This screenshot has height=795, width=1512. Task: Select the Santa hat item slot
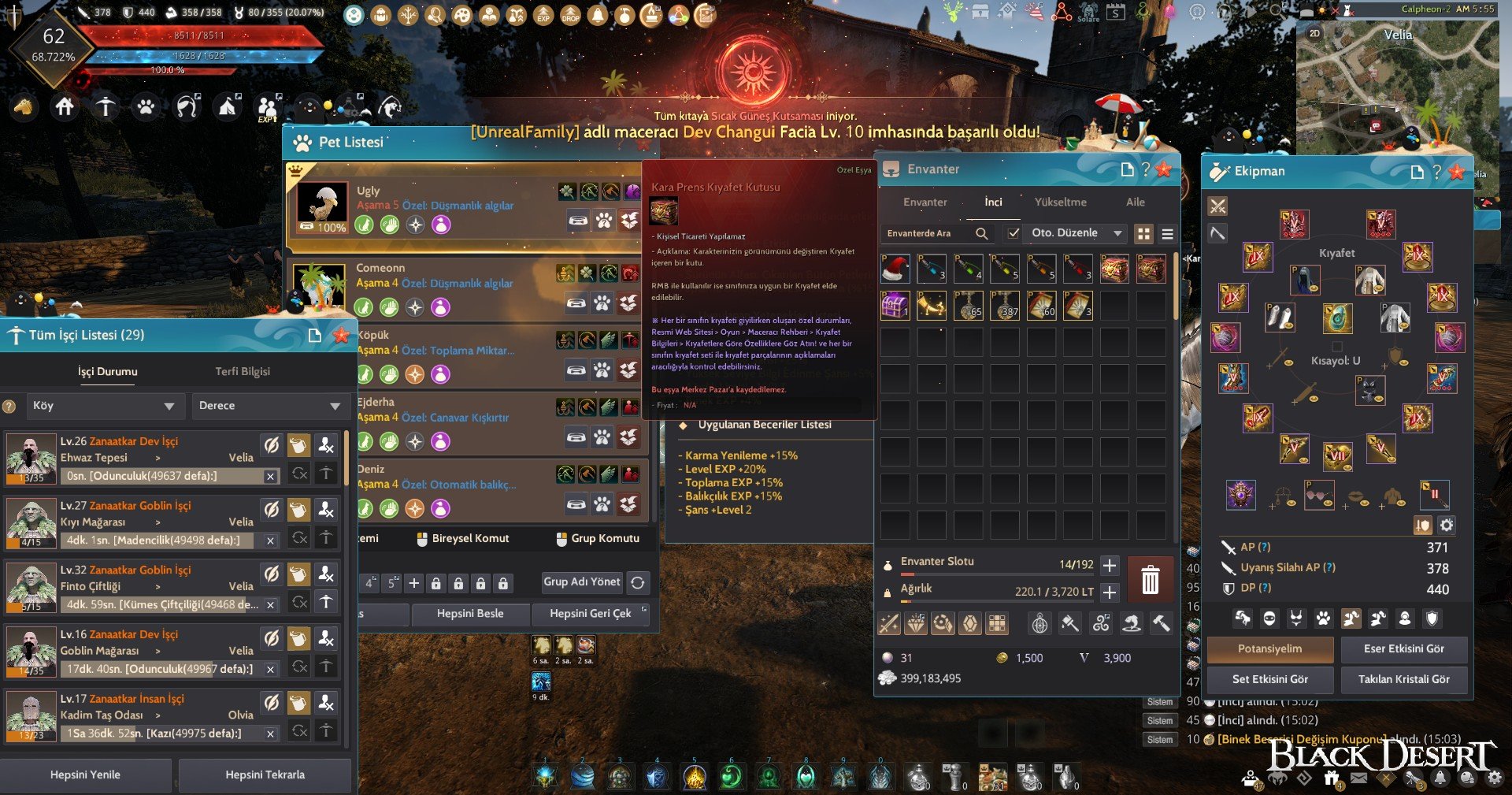(895, 269)
